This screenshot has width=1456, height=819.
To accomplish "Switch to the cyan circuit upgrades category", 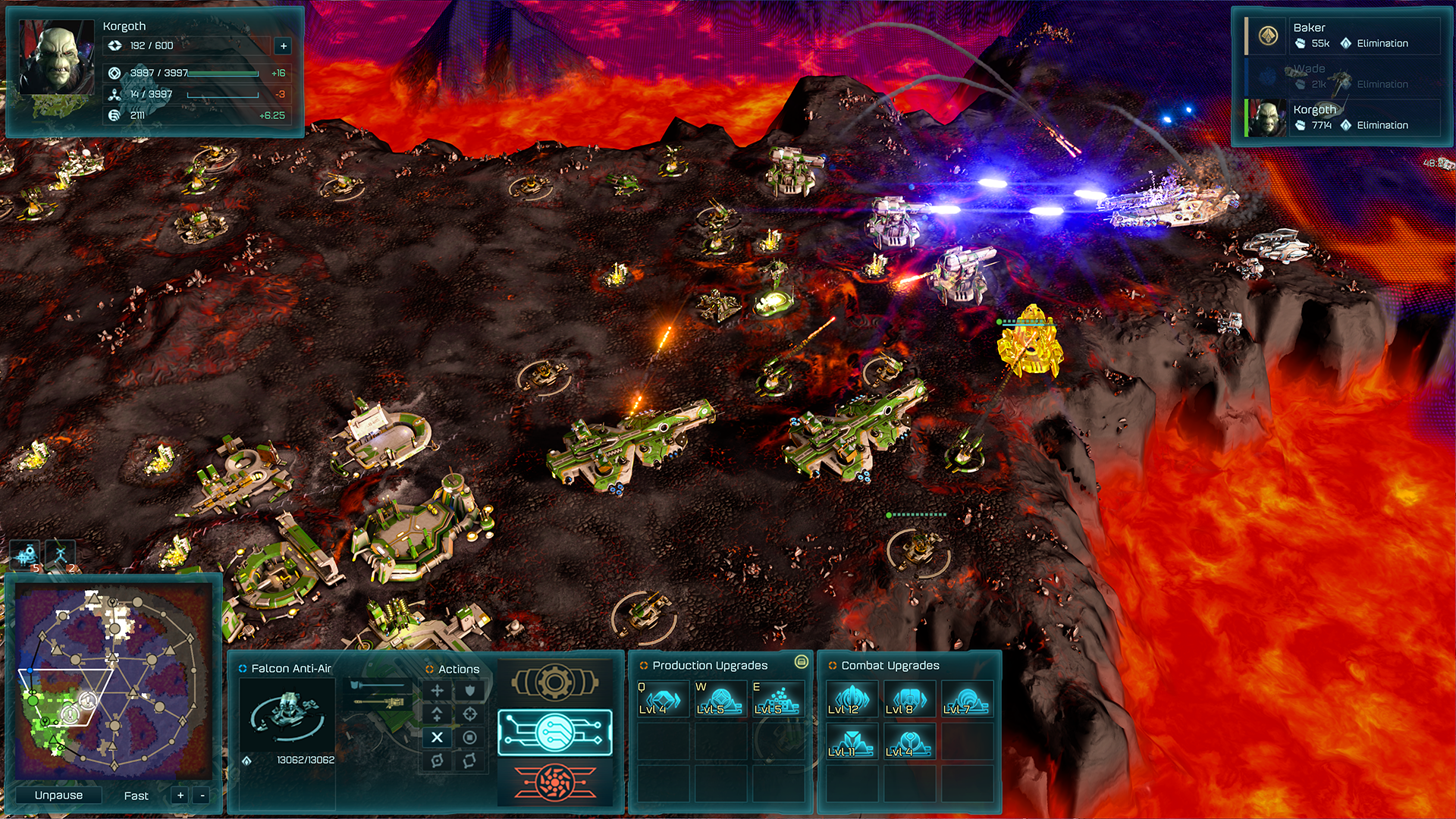I will pos(554,733).
